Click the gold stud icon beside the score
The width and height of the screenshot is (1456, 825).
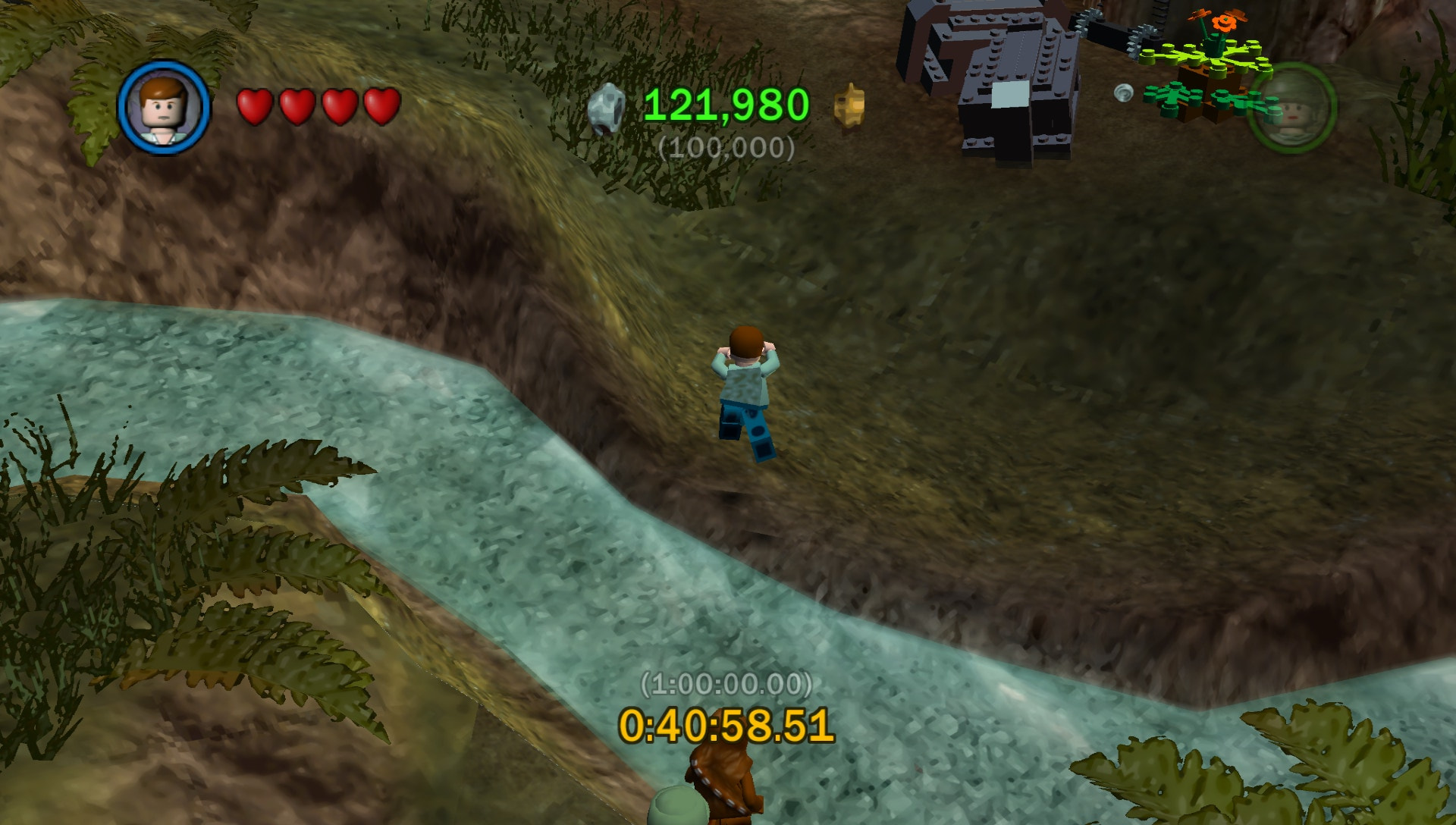[849, 105]
